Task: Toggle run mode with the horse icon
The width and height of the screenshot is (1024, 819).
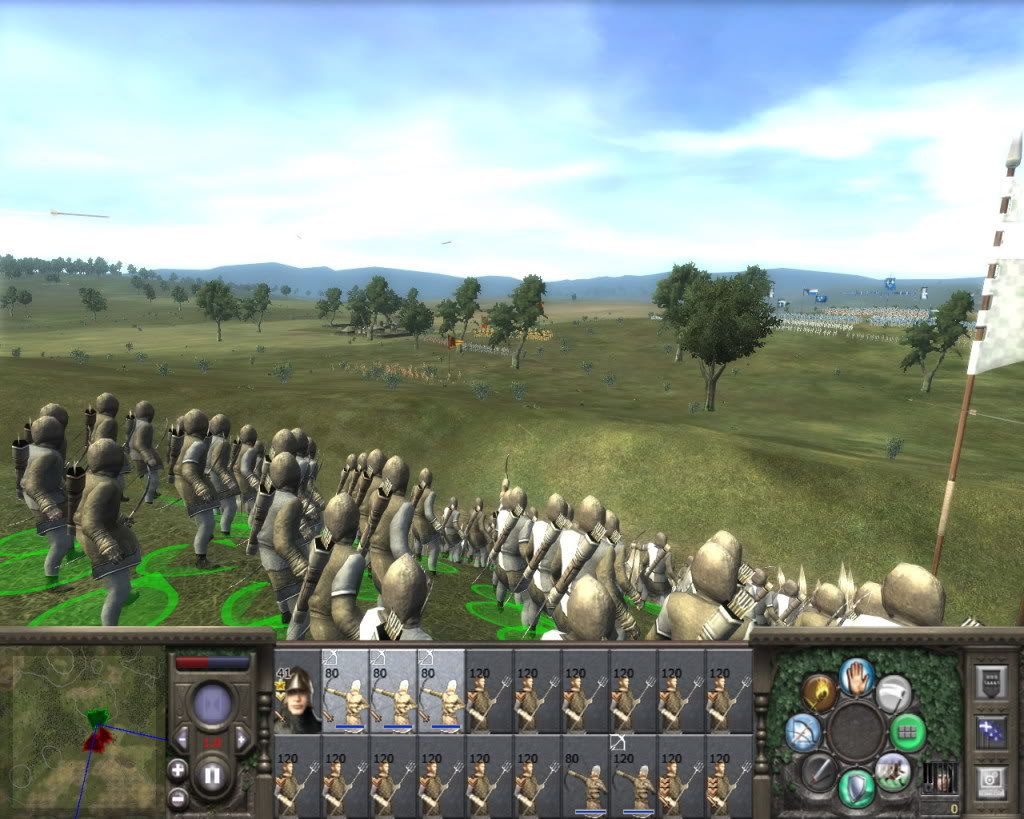Action: tap(893, 771)
